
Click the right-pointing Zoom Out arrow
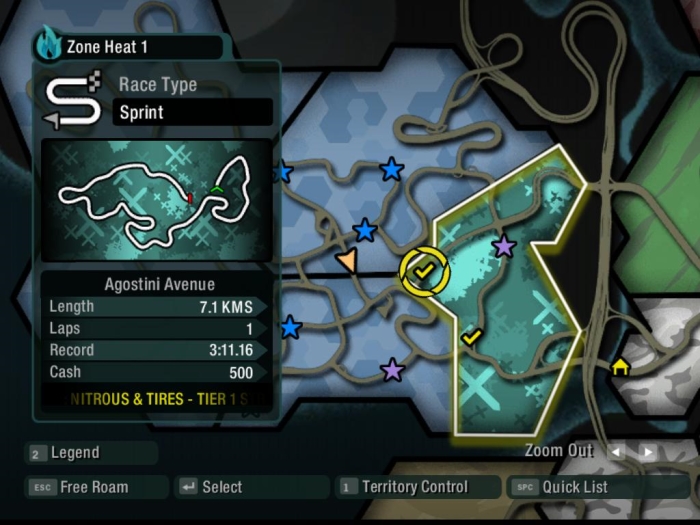click(648, 452)
